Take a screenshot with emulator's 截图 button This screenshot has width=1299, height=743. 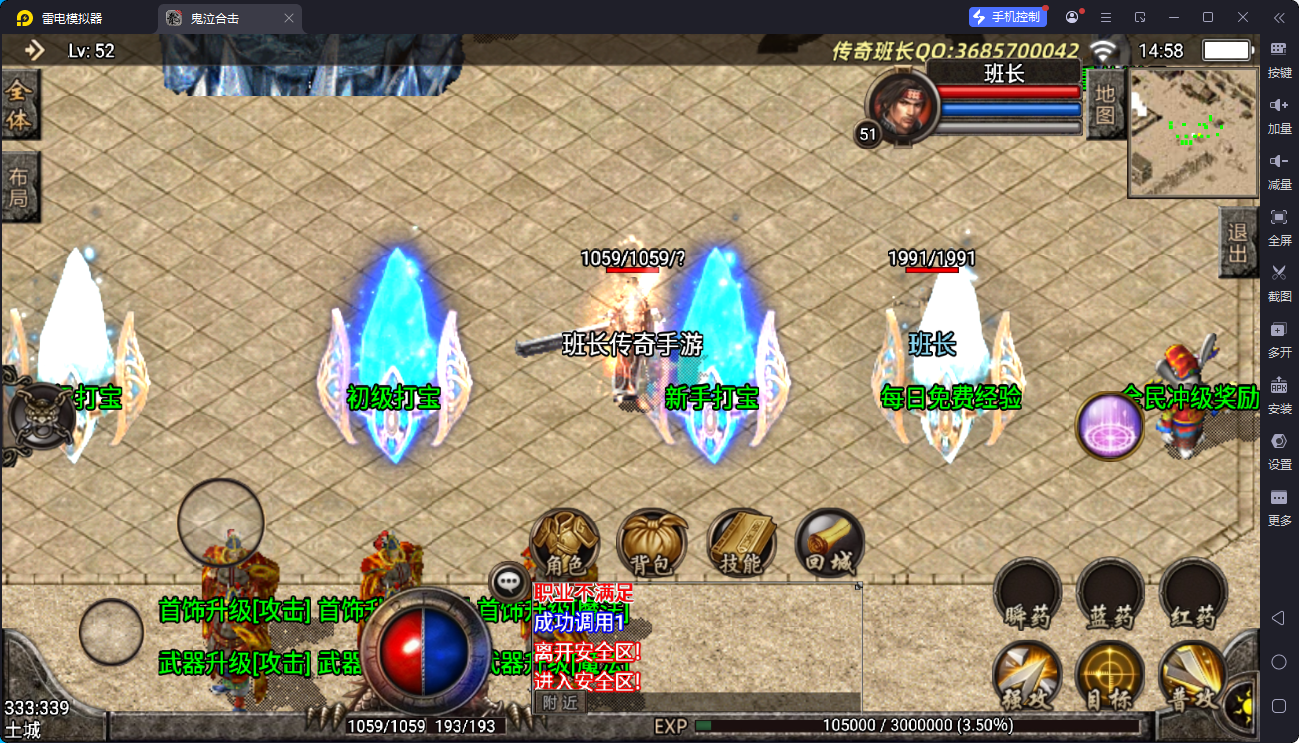[x=1279, y=279]
